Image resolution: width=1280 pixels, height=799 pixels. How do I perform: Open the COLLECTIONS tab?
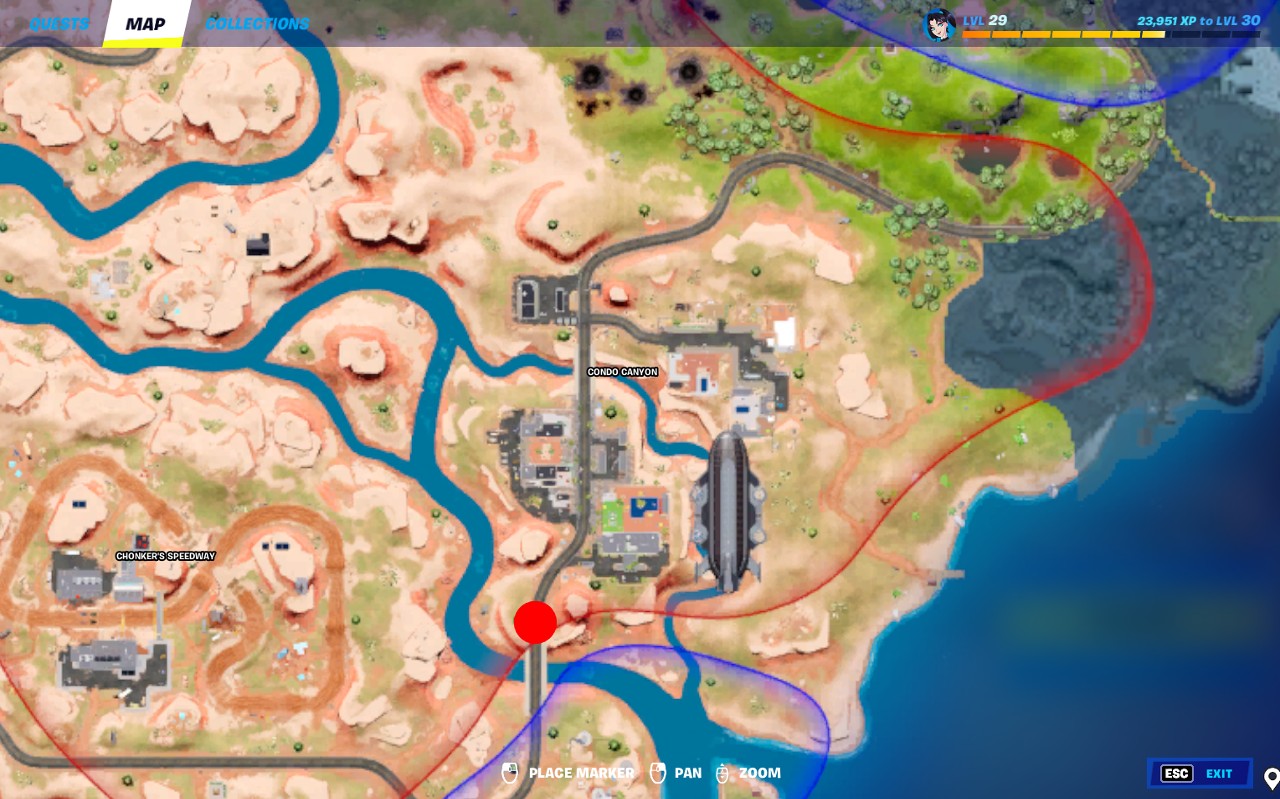258,23
